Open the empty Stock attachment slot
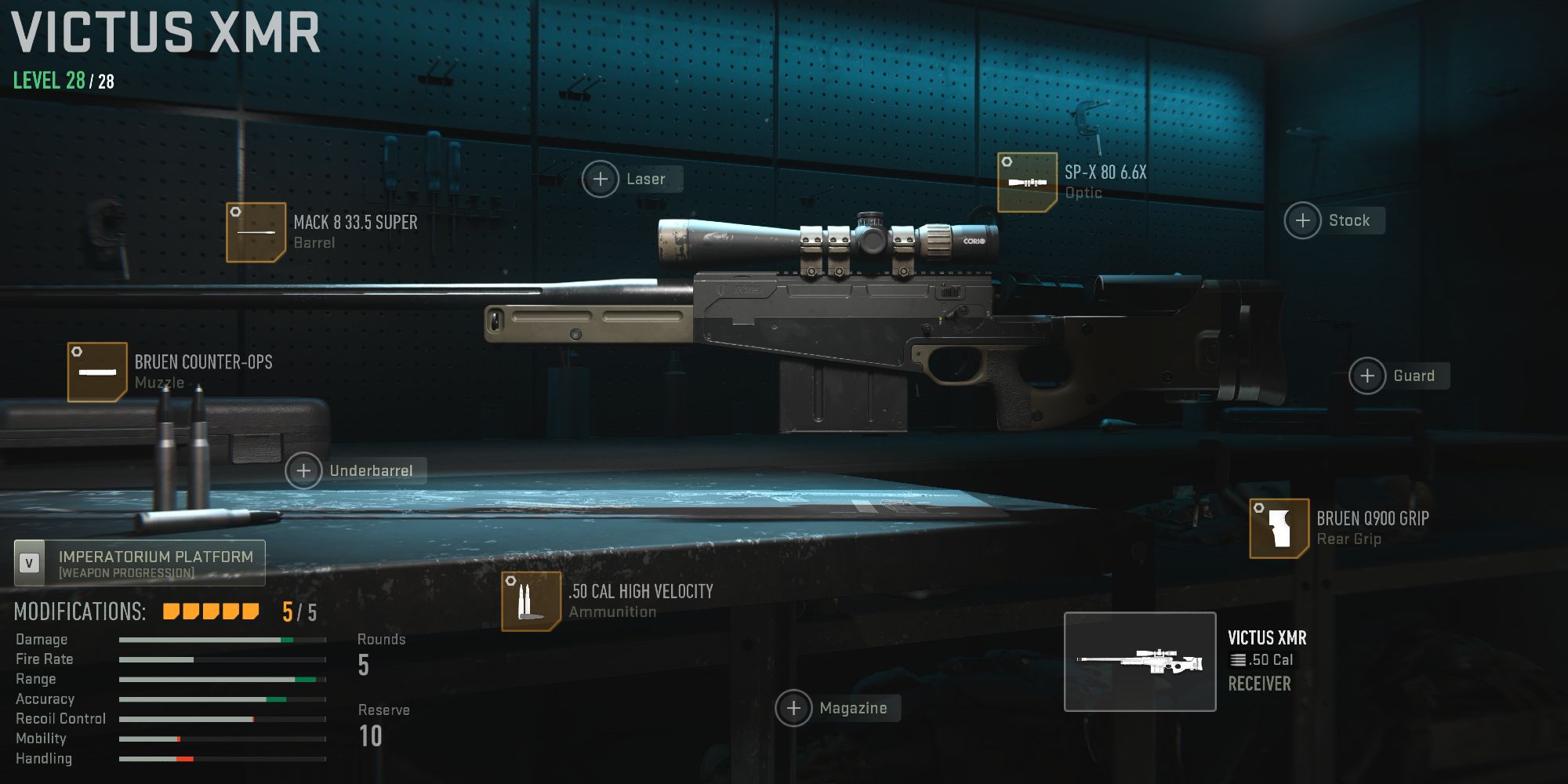Viewport: 1568px width, 784px height. coord(1301,220)
